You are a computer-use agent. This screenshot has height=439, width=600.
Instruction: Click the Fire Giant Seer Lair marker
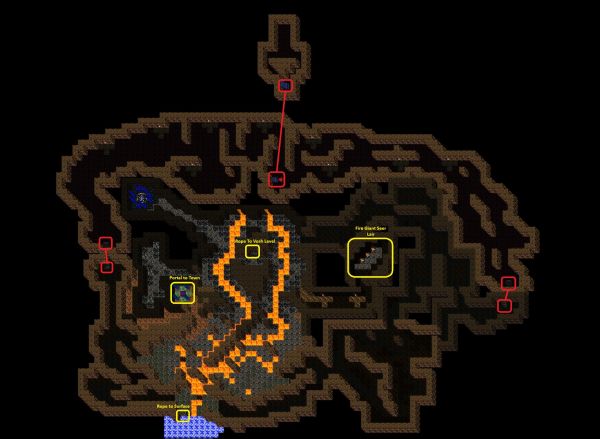coord(370,259)
